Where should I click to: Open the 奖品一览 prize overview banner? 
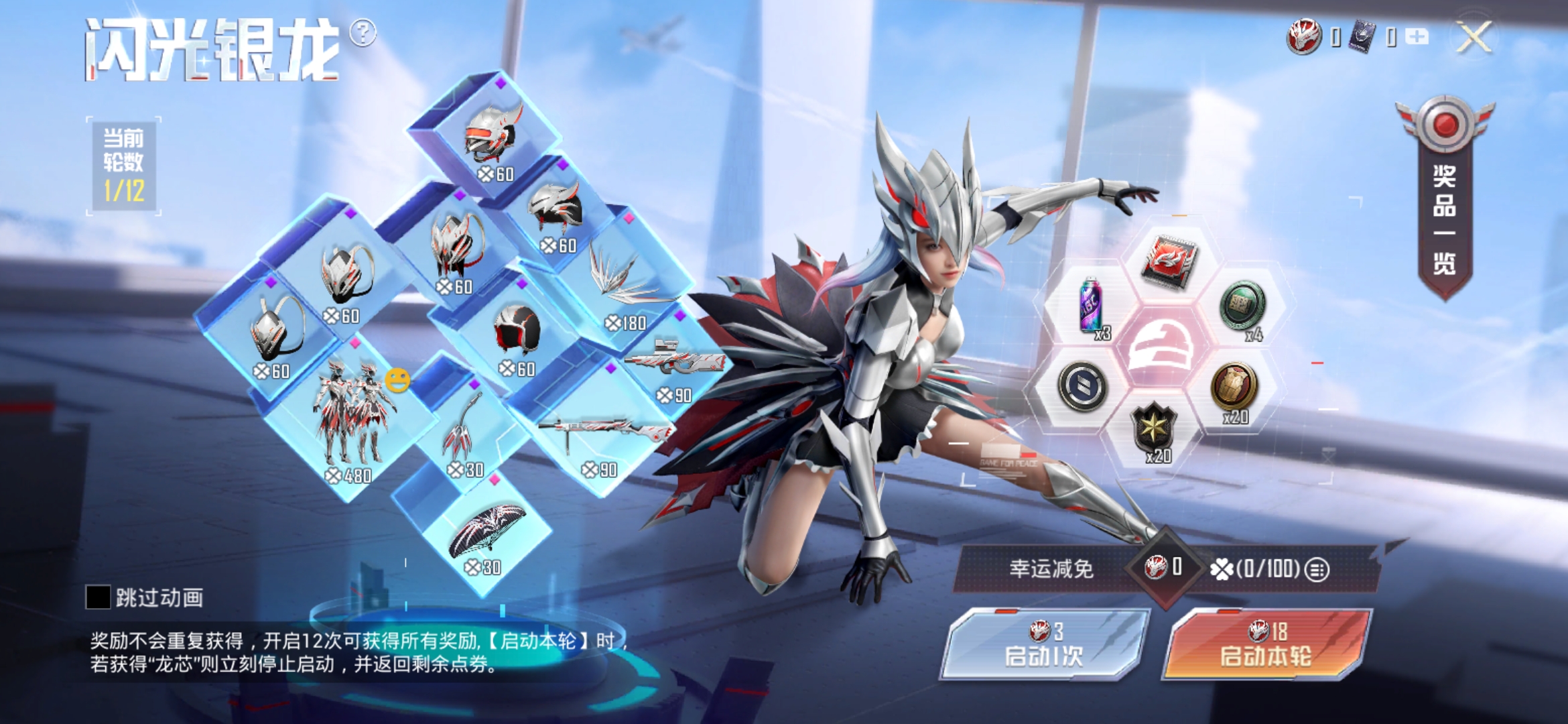coord(1445,201)
